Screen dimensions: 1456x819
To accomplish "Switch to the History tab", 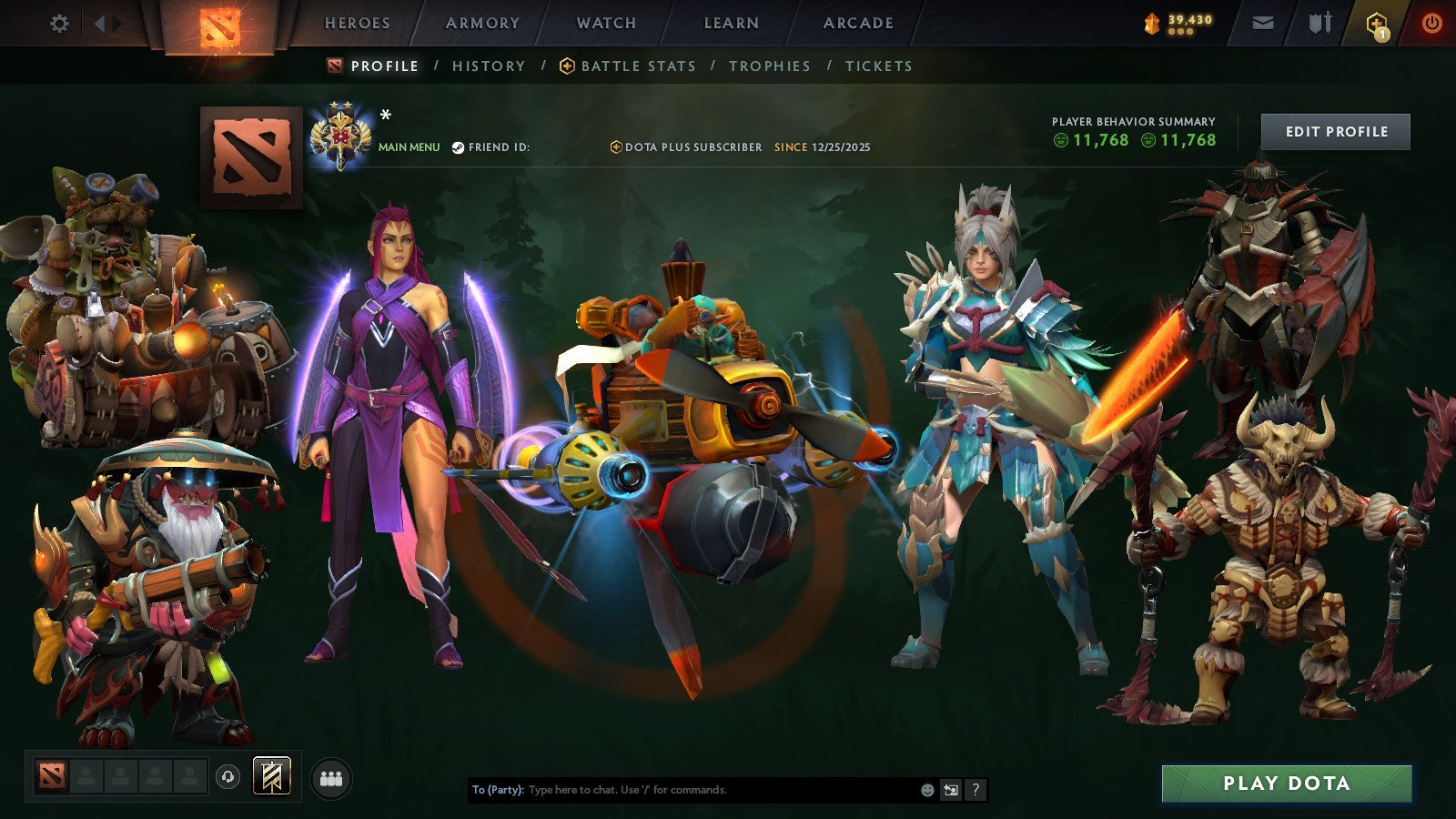I will tap(488, 66).
